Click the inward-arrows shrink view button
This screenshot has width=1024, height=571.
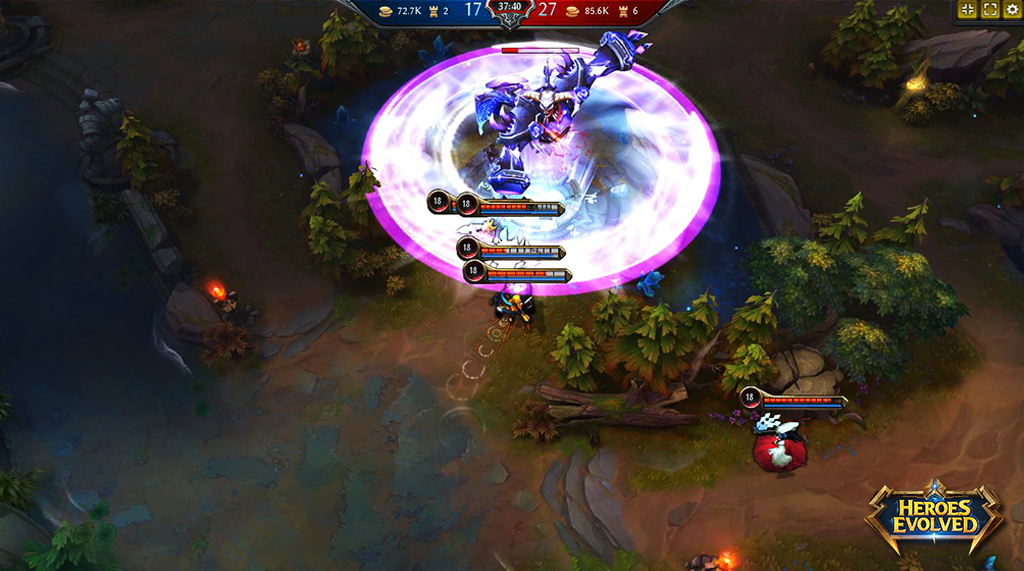pyautogui.click(x=967, y=10)
